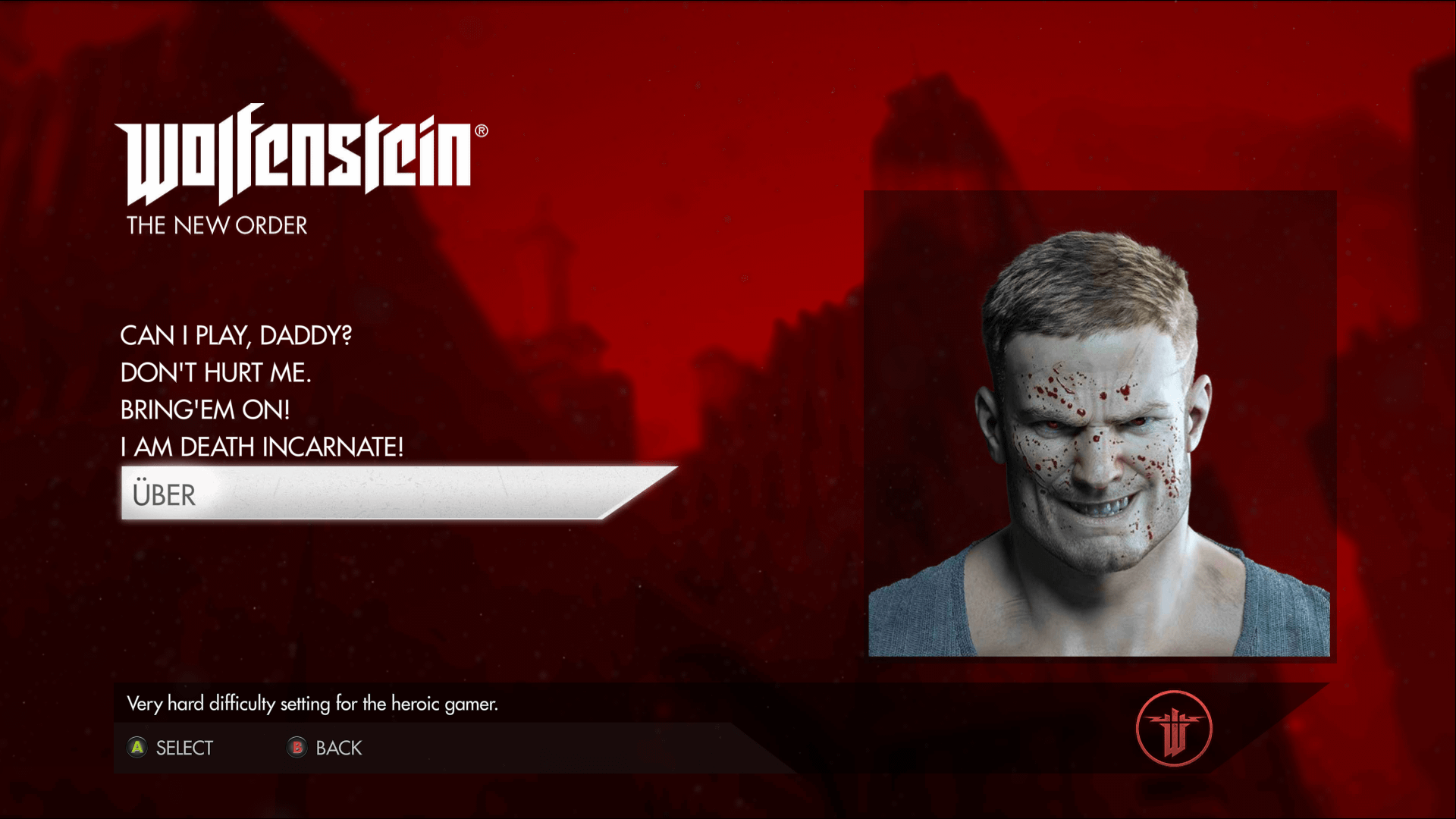Select the BRING'EM ON! difficulty
The height and width of the screenshot is (819, 1456).
click(205, 409)
